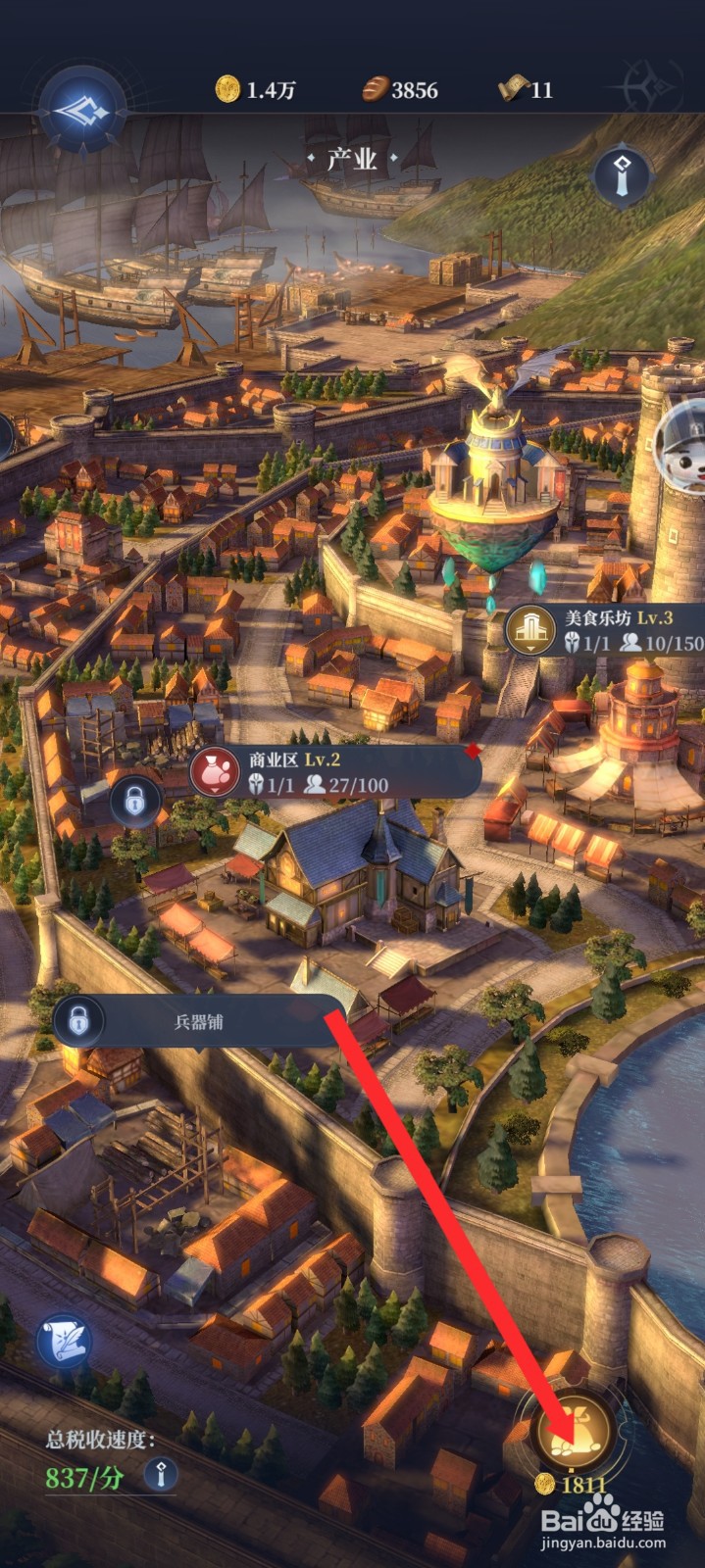The width and height of the screenshot is (705, 1568).
Task: Tap the bread food resource counter
Action: 400,90
